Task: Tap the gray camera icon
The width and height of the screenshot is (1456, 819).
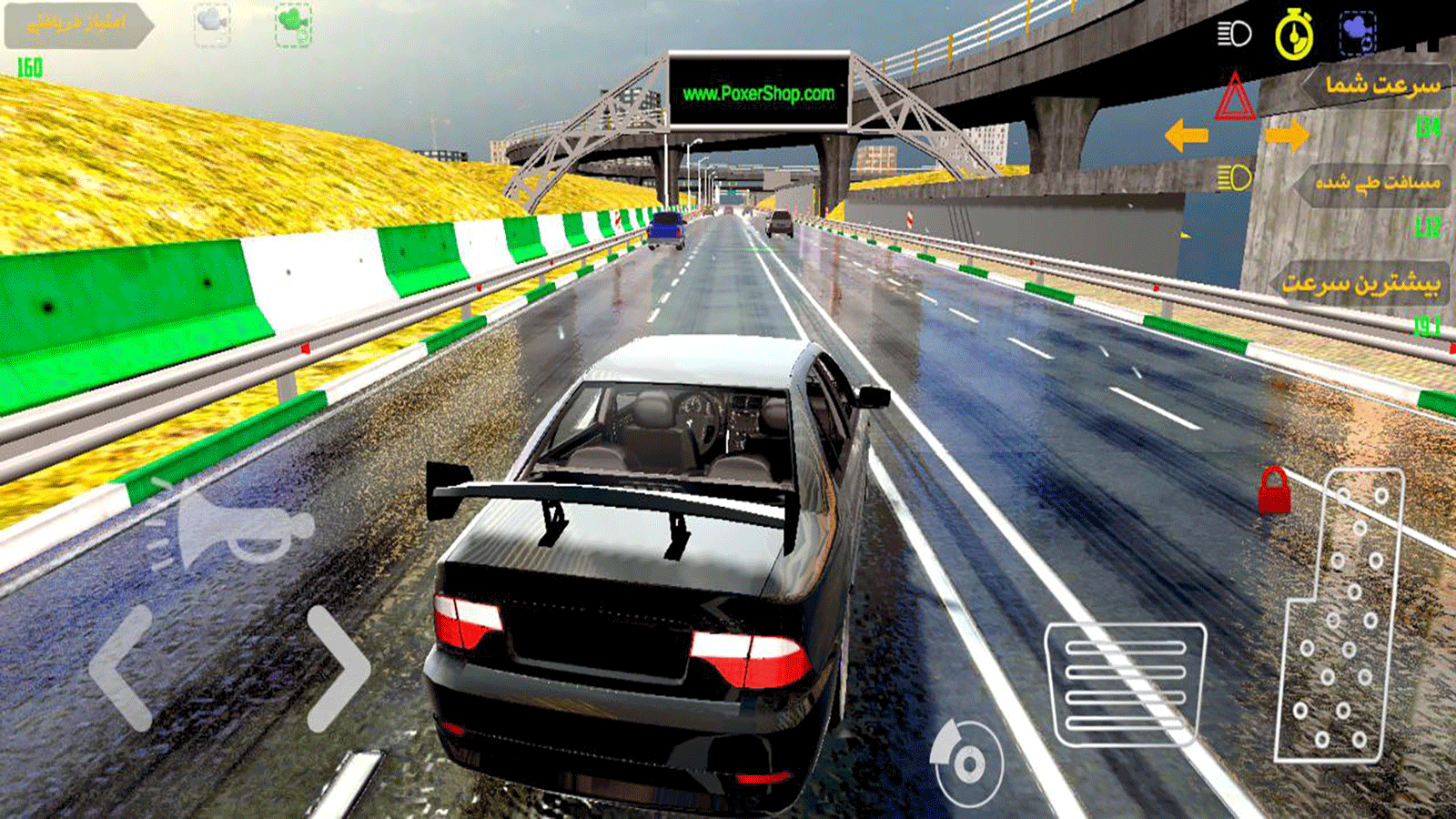Action: point(212,25)
